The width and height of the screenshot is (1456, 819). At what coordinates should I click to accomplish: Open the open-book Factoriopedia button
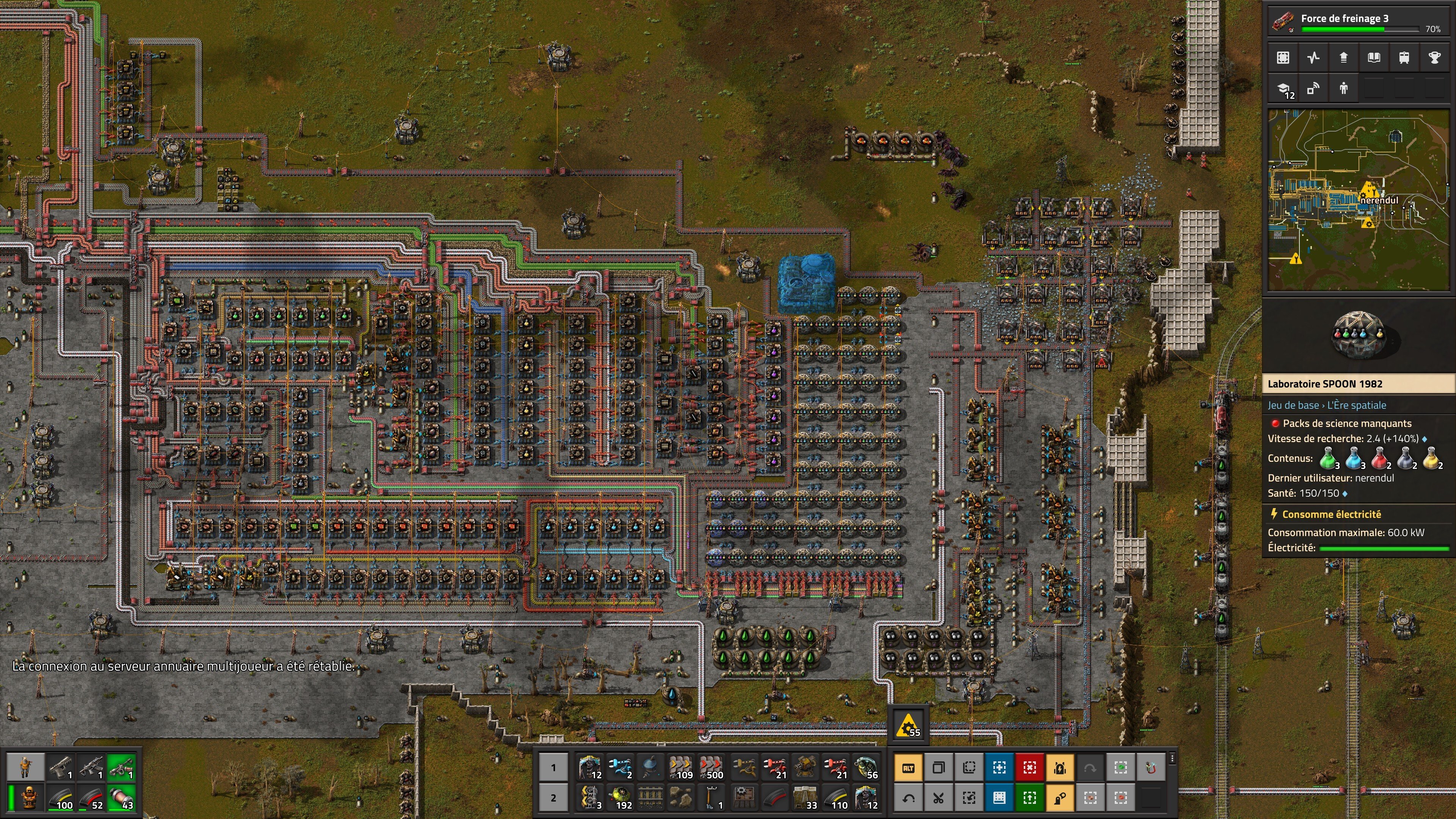point(1373,58)
